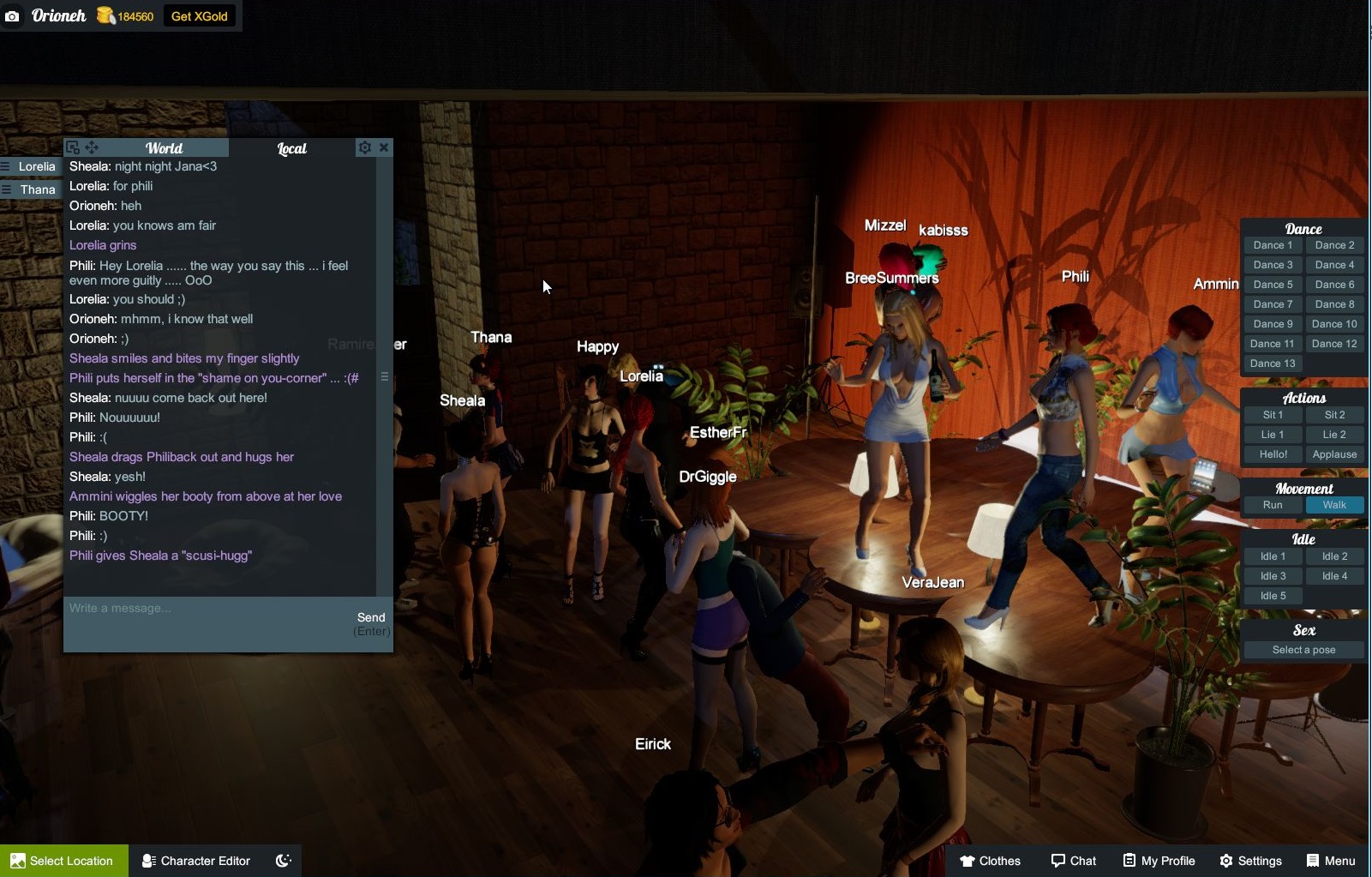Select the Sit 1 action
The image size is (1372, 877).
pos(1273,415)
